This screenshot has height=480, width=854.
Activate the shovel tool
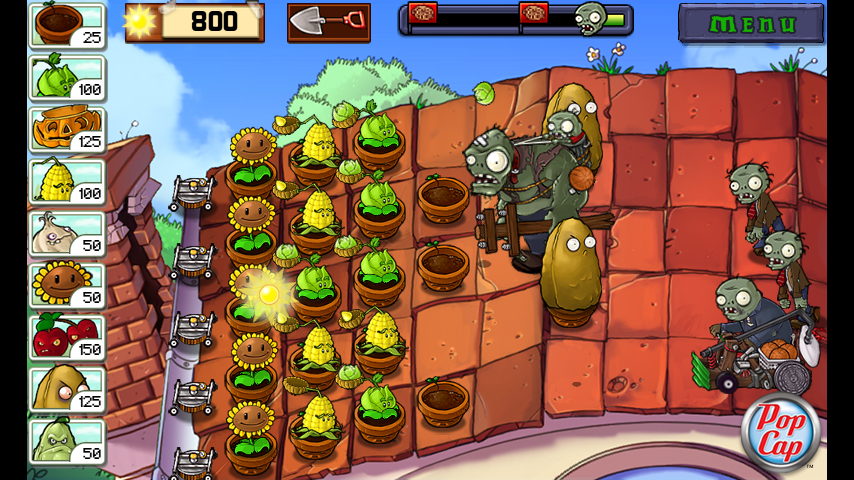tap(328, 22)
